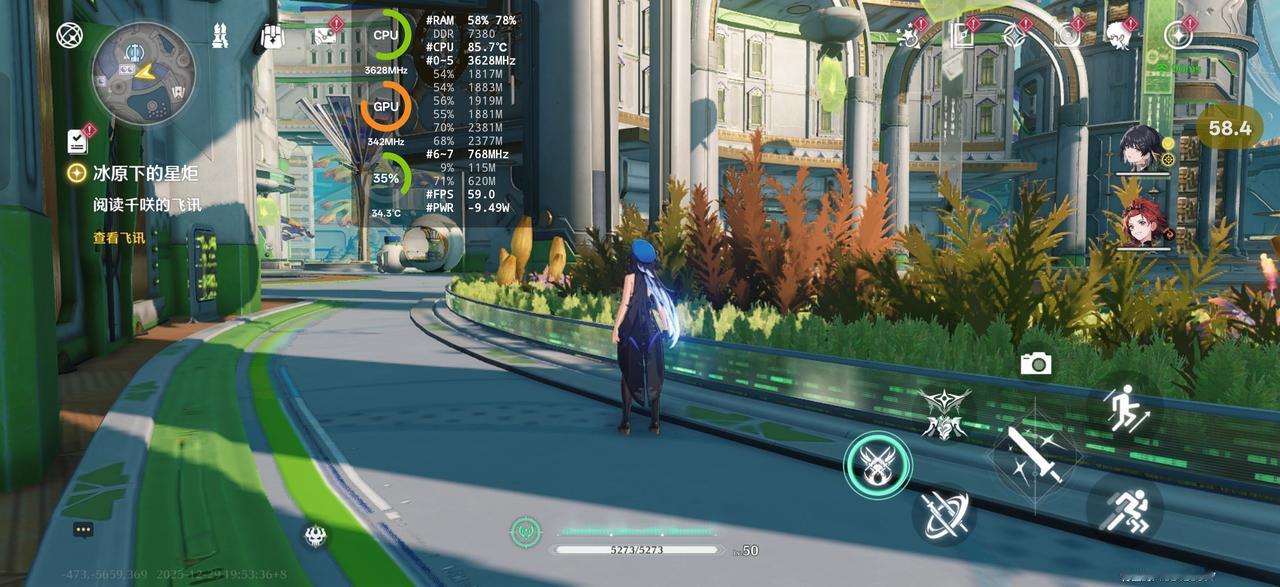Tap the 58.4 floating overlay bubble
Viewport: 1280px width, 587px height.
pos(1229,128)
